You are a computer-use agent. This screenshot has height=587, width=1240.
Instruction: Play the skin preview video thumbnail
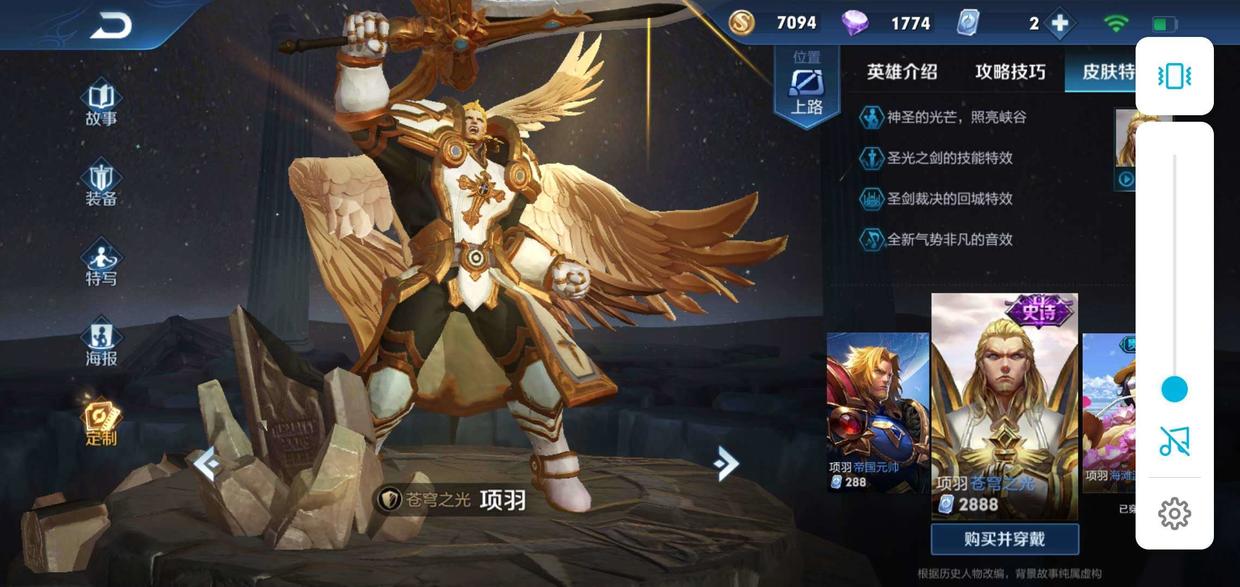click(x=1126, y=180)
